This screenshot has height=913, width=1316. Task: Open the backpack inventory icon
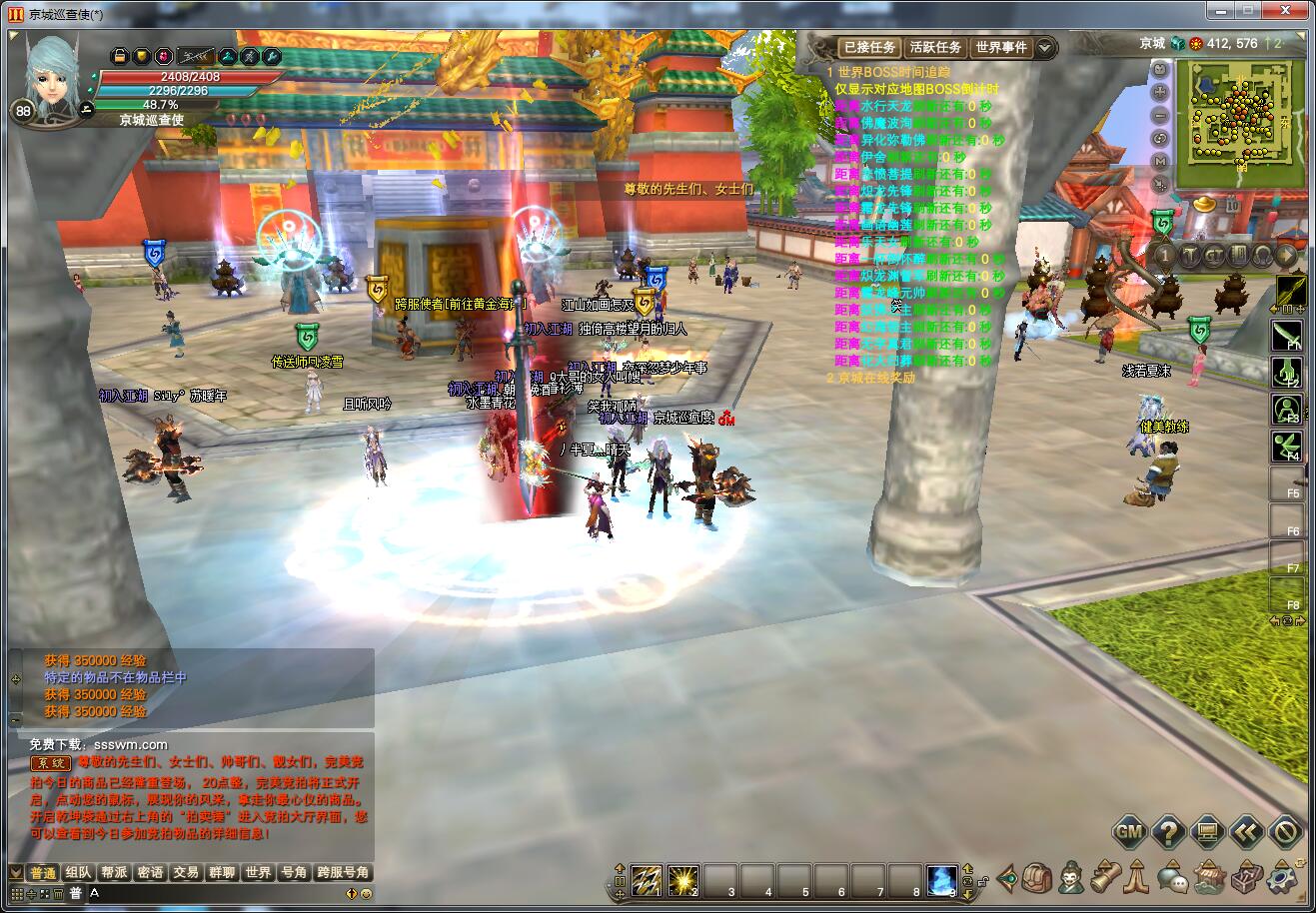(1038, 878)
